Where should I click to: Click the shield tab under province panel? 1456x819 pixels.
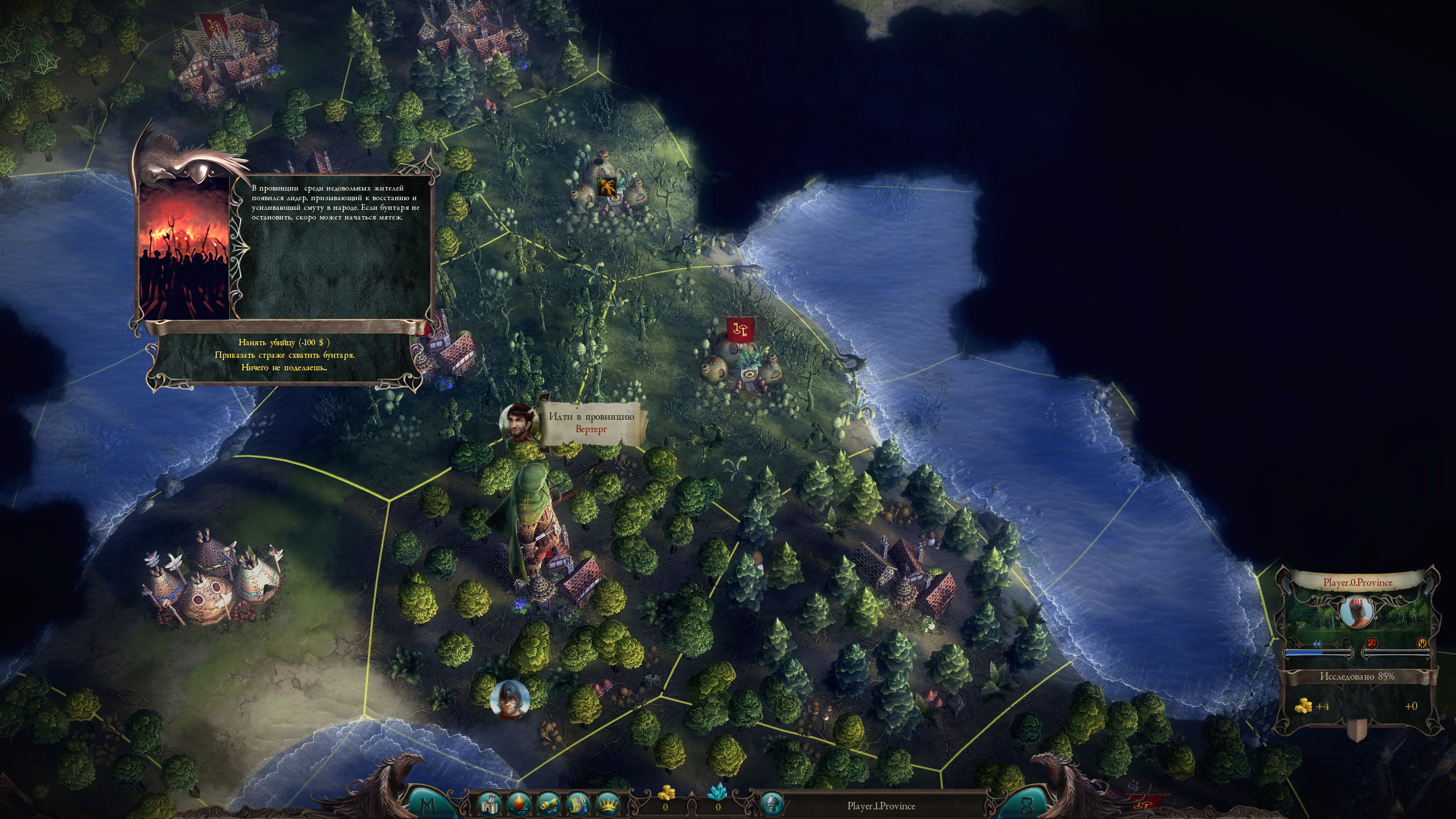[1356, 731]
